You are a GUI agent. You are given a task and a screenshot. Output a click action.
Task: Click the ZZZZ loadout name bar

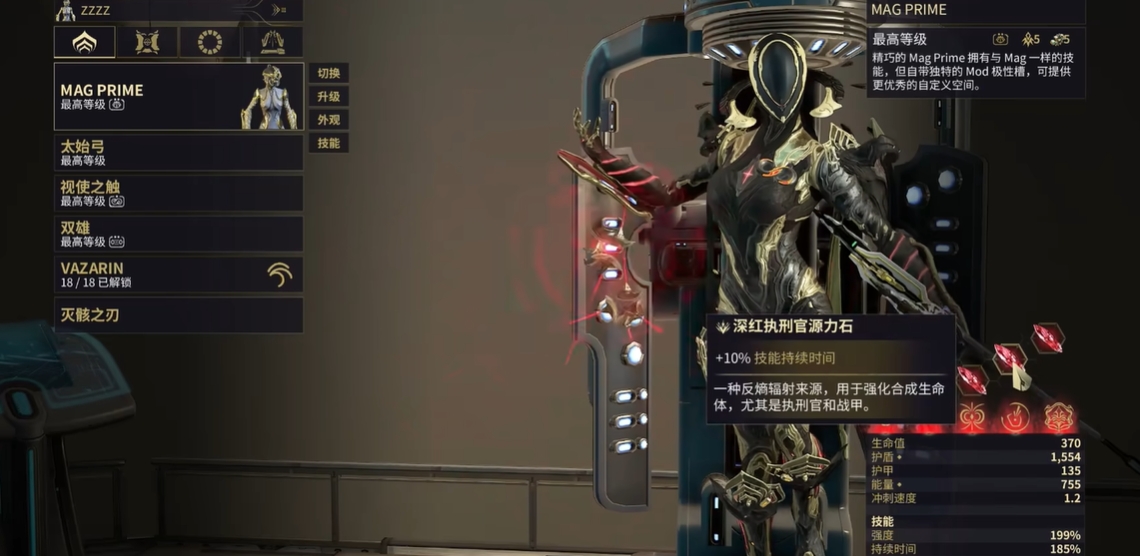pos(178,10)
